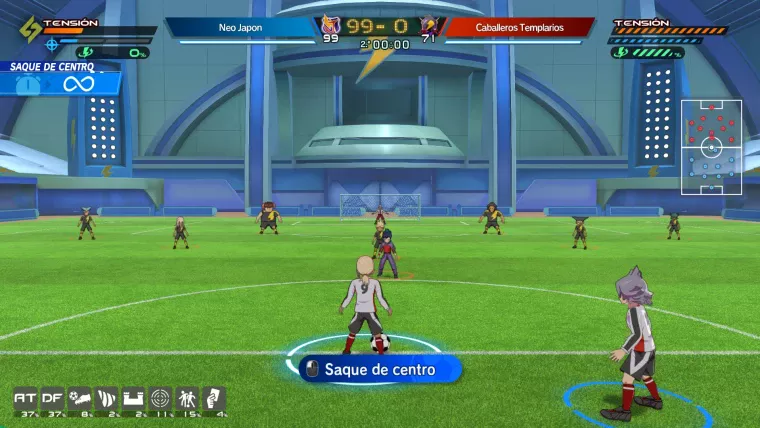Select the Neo Japon team emblem
This screenshot has width=760, height=428.
[329, 26]
